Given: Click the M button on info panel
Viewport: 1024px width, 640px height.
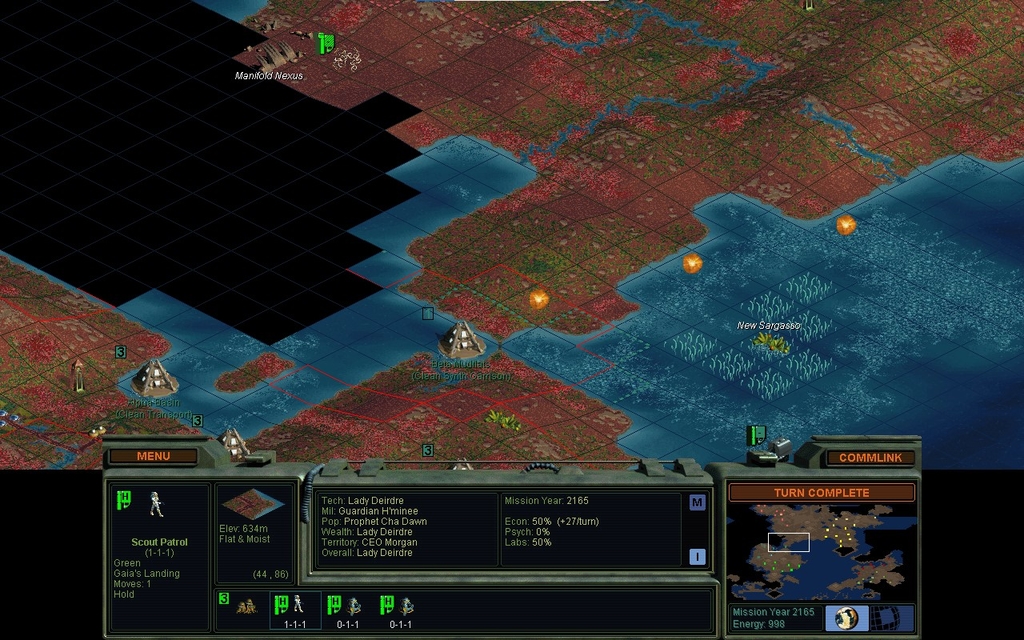Looking at the screenshot, I should (x=697, y=503).
